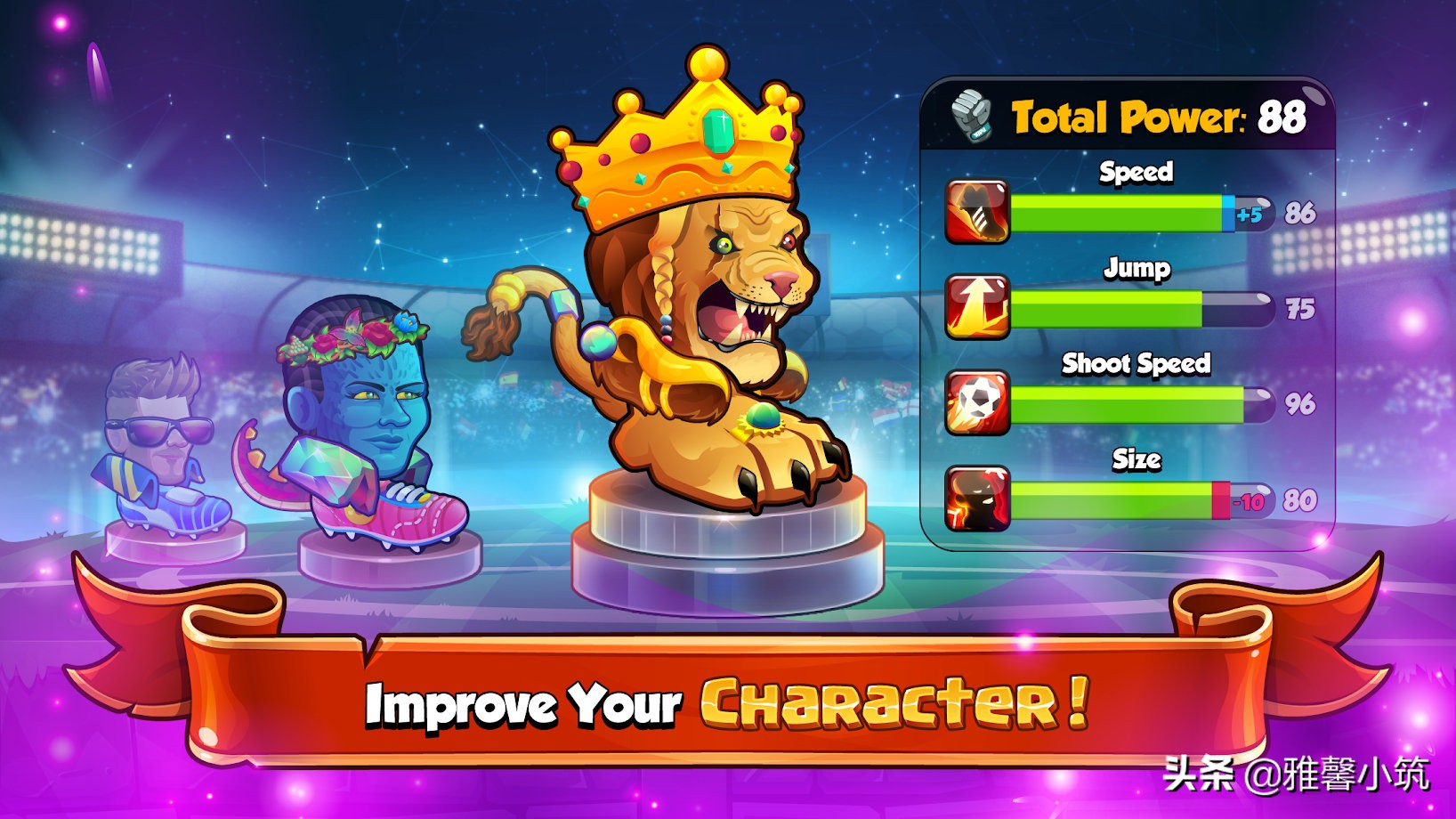Select the Speed boot icon
This screenshot has height=819, width=1456.
(x=978, y=213)
